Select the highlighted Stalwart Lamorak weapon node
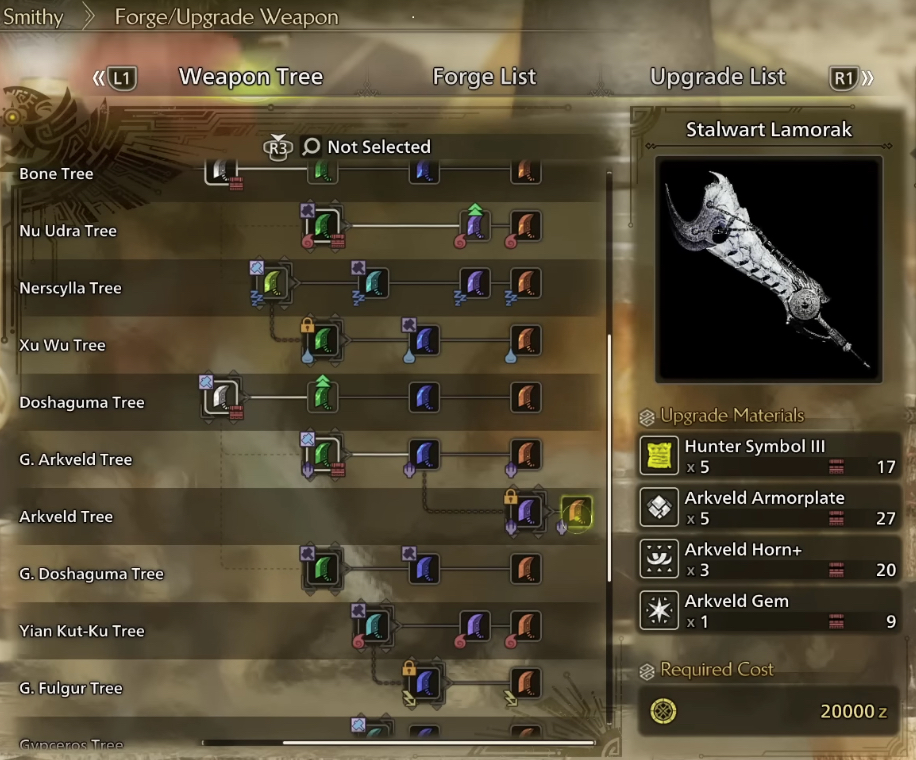This screenshot has height=760, width=916. (576, 513)
